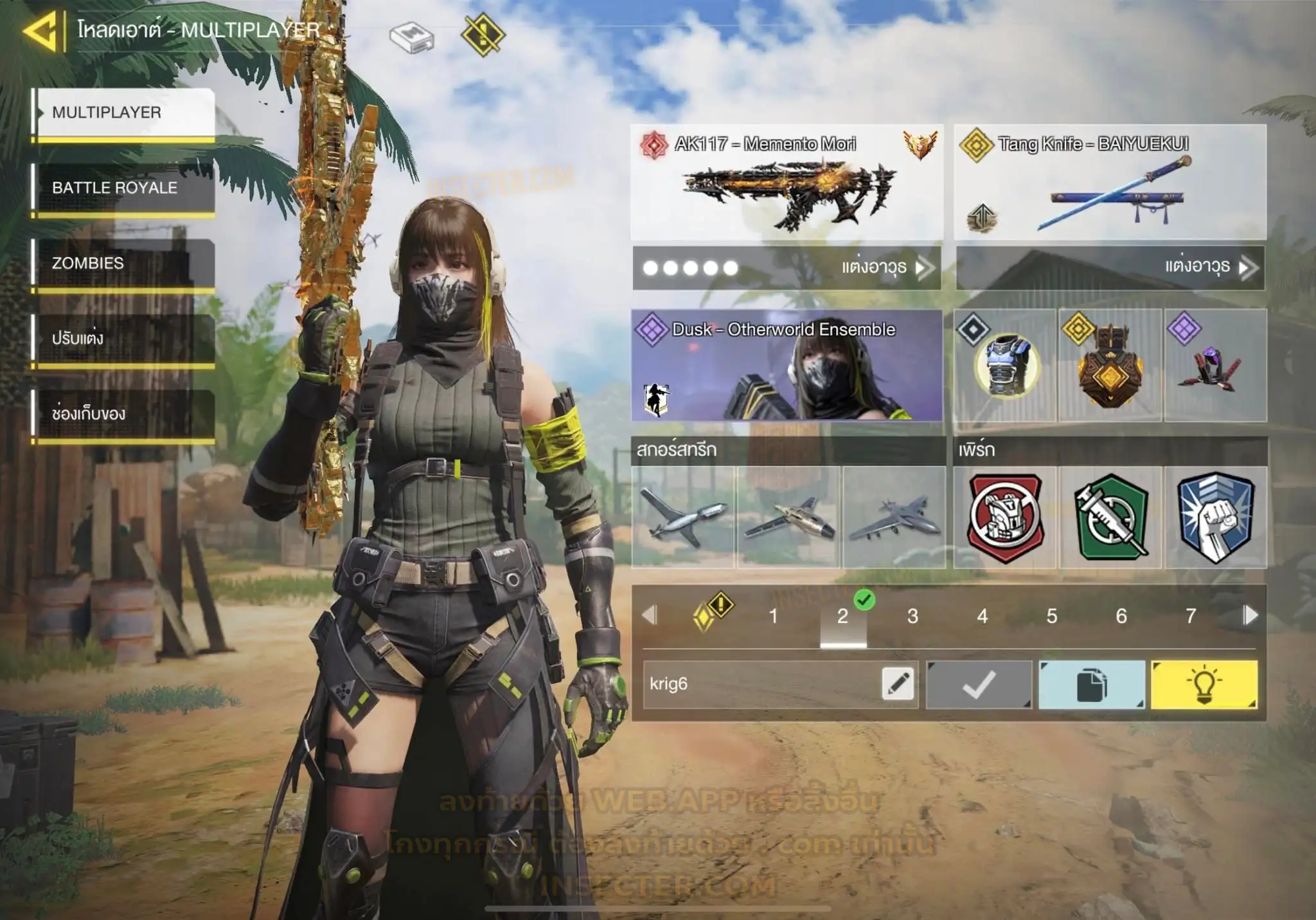Show next loadout slots with right arrow
1316x920 pixels.
(1250, 615)
